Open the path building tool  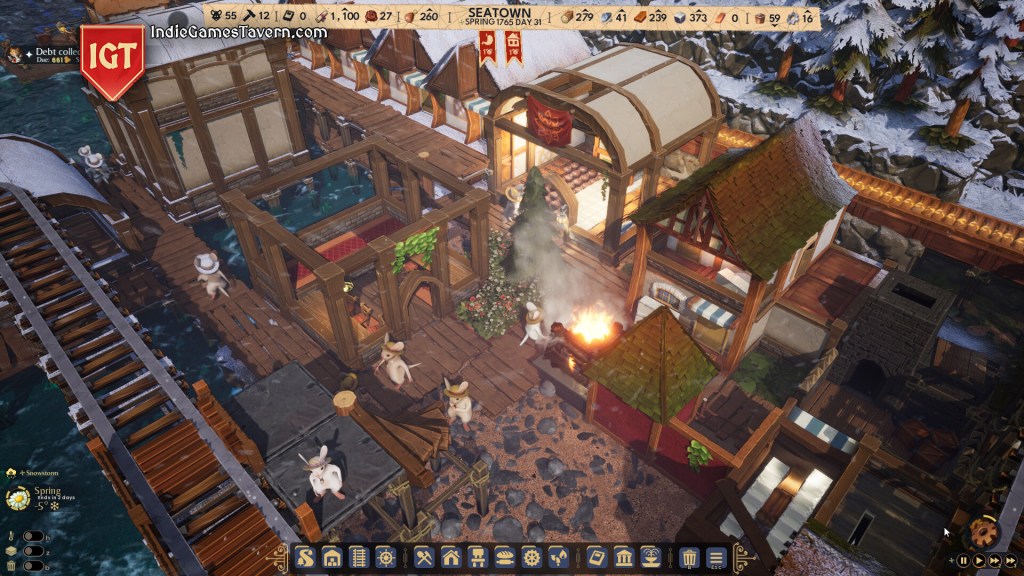pos(305,557)
